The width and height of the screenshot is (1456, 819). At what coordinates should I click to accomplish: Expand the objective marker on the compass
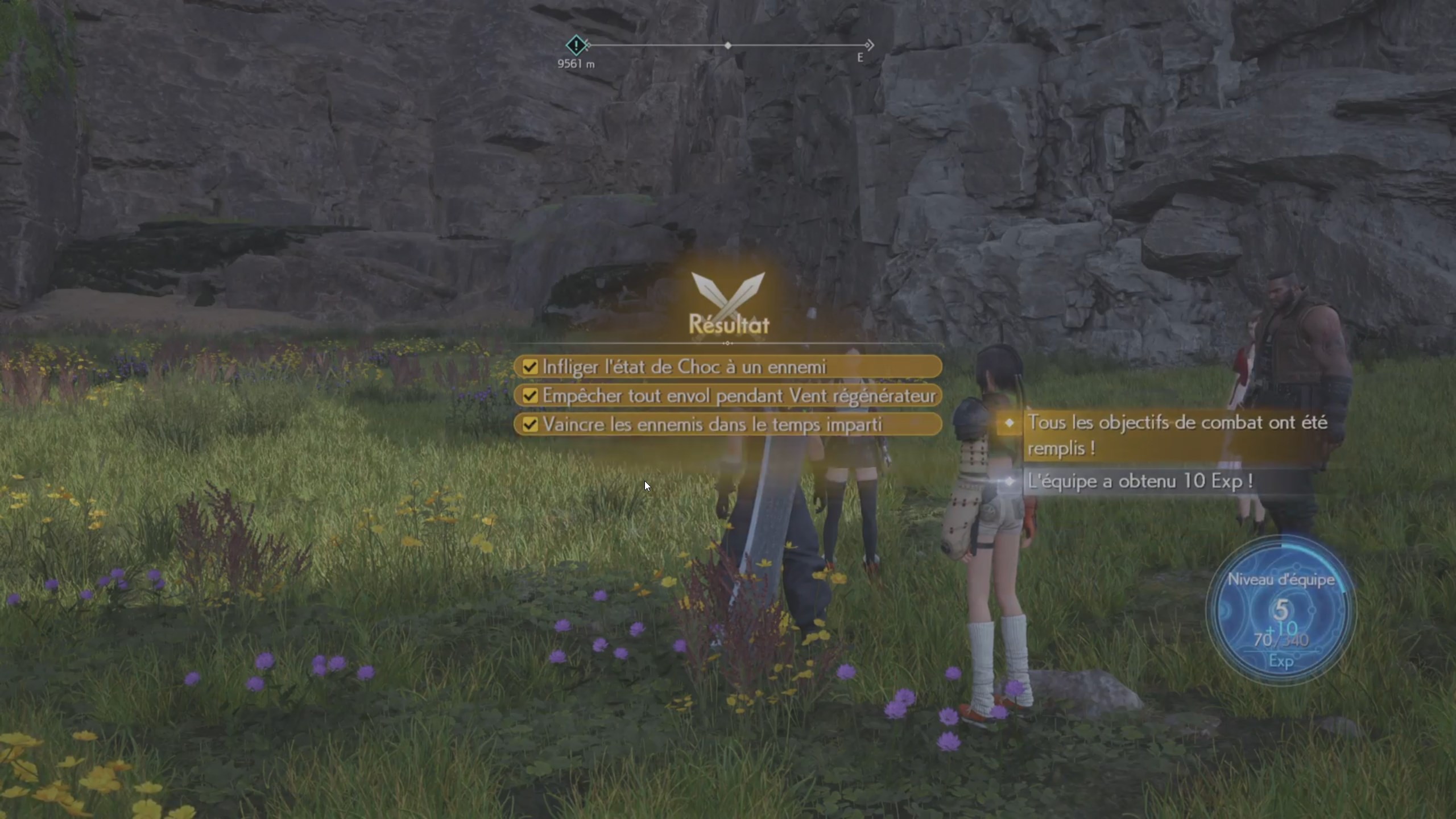pyautogui.click(x=576, y=45)
